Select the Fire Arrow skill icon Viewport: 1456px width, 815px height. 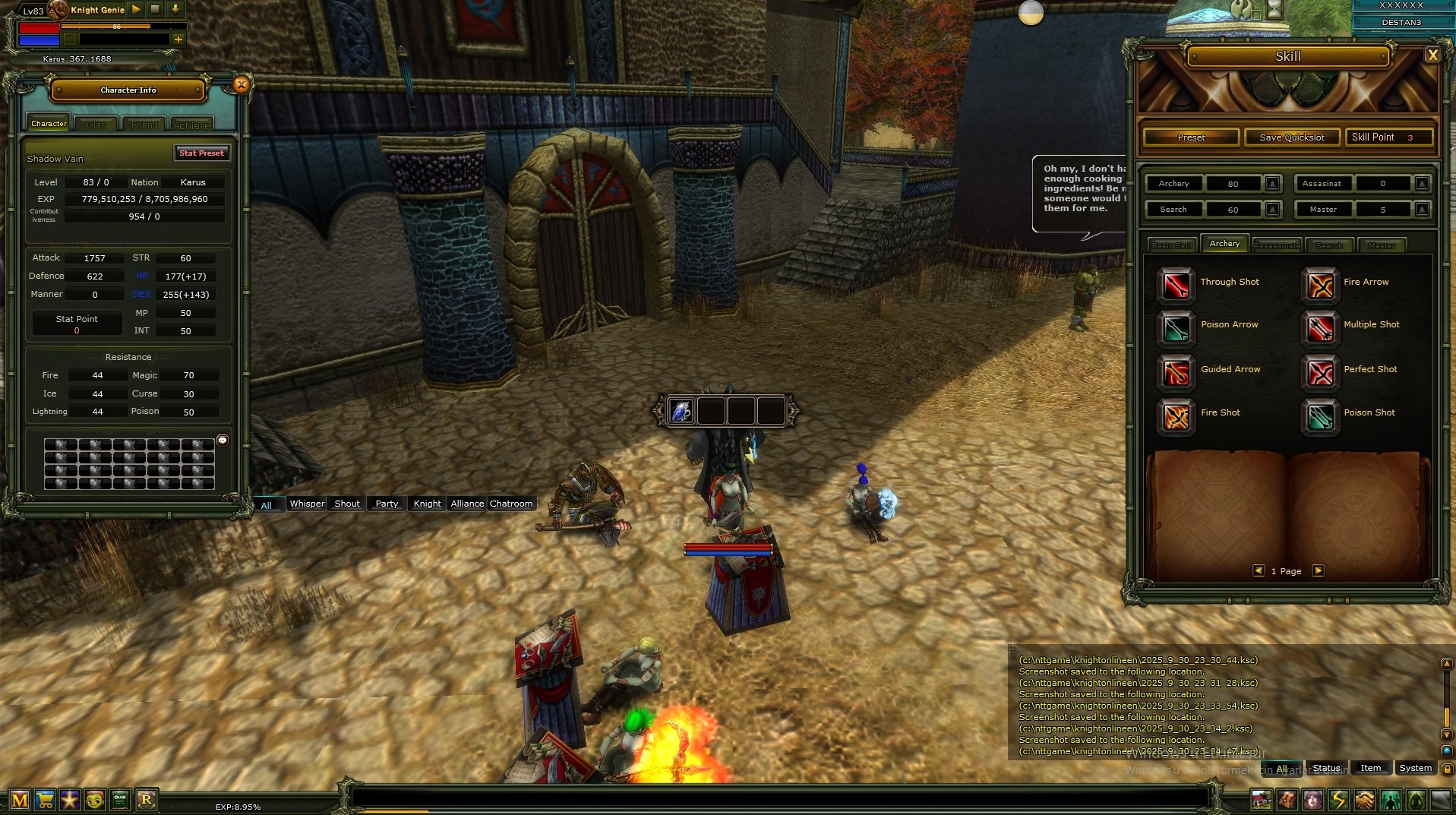pyautogui.click(x=1320, y=284)
